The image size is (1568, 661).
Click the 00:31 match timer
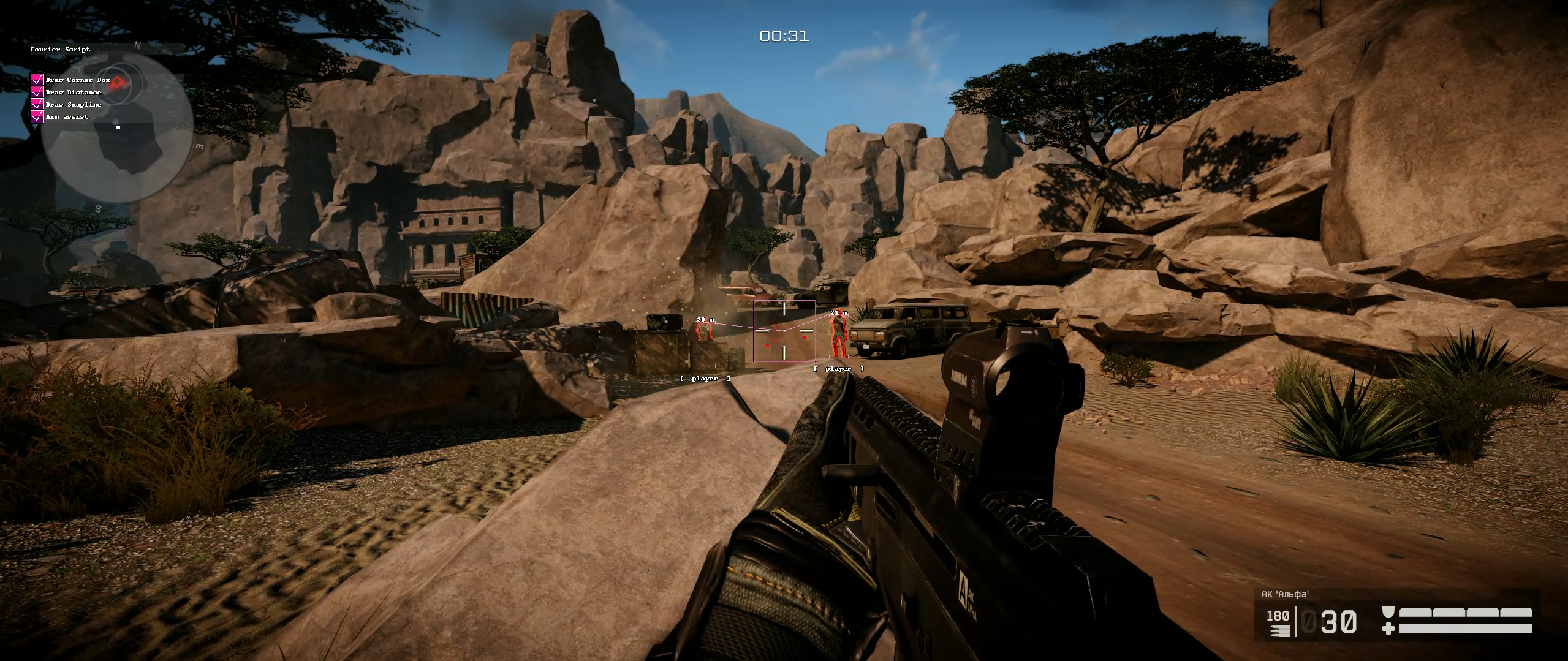coord(784,37)
